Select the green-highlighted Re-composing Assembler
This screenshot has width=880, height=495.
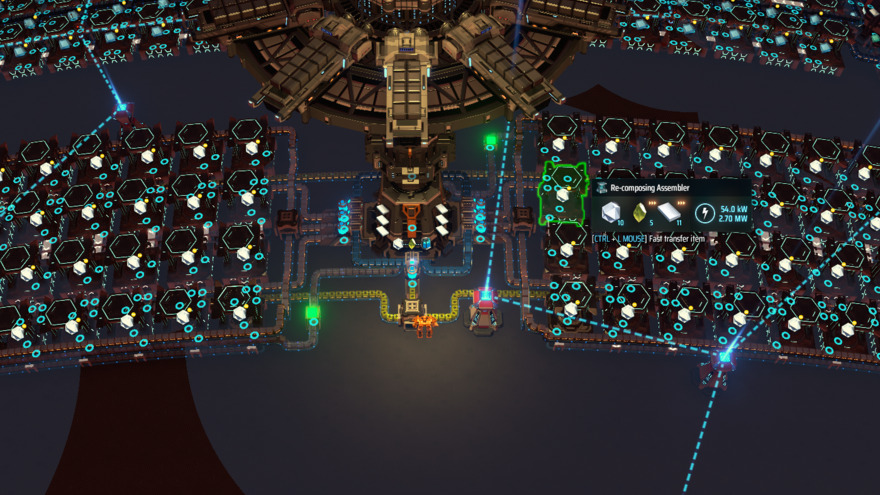tap(562, 192)
